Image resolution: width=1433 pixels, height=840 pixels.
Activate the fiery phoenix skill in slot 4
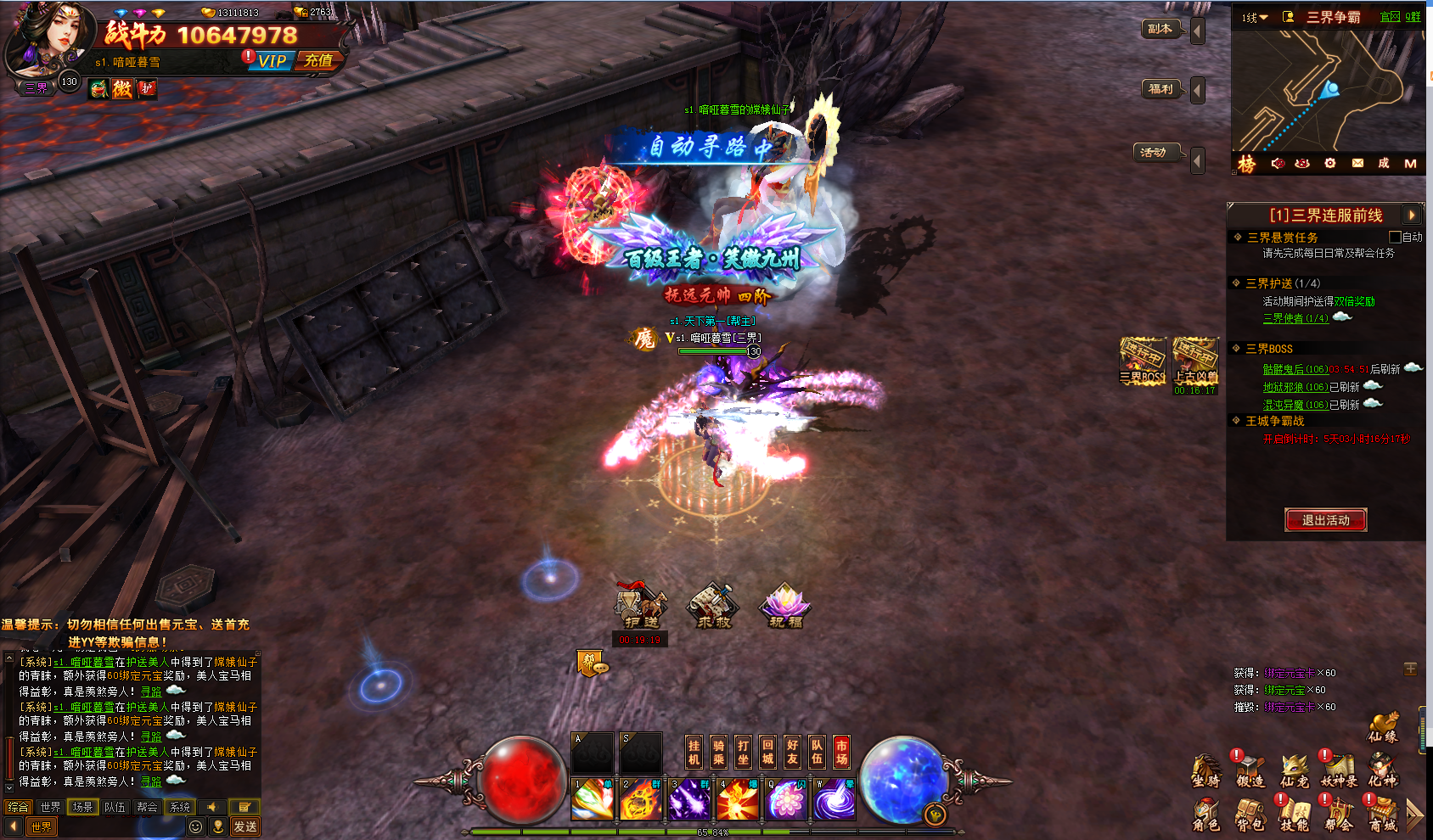pos(738,799)
